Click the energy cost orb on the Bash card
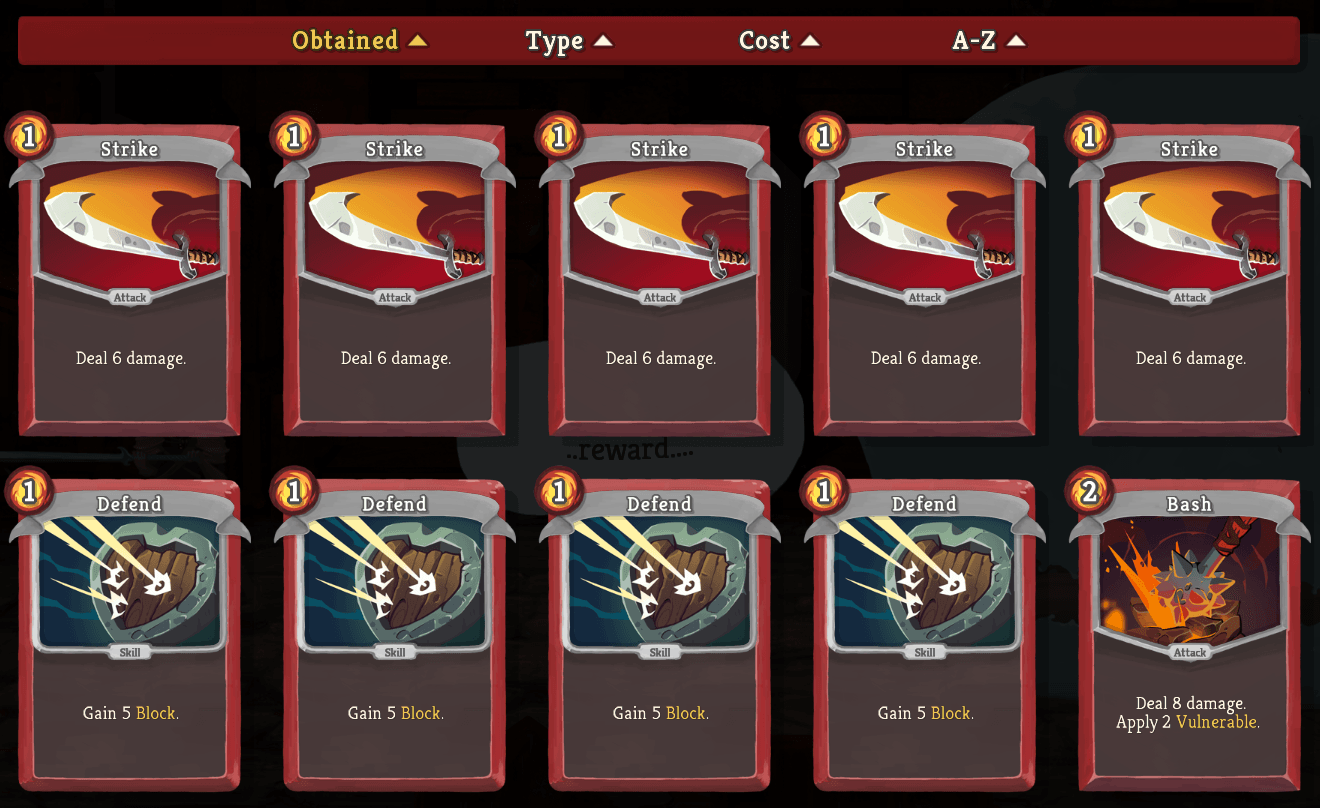 1090,491
